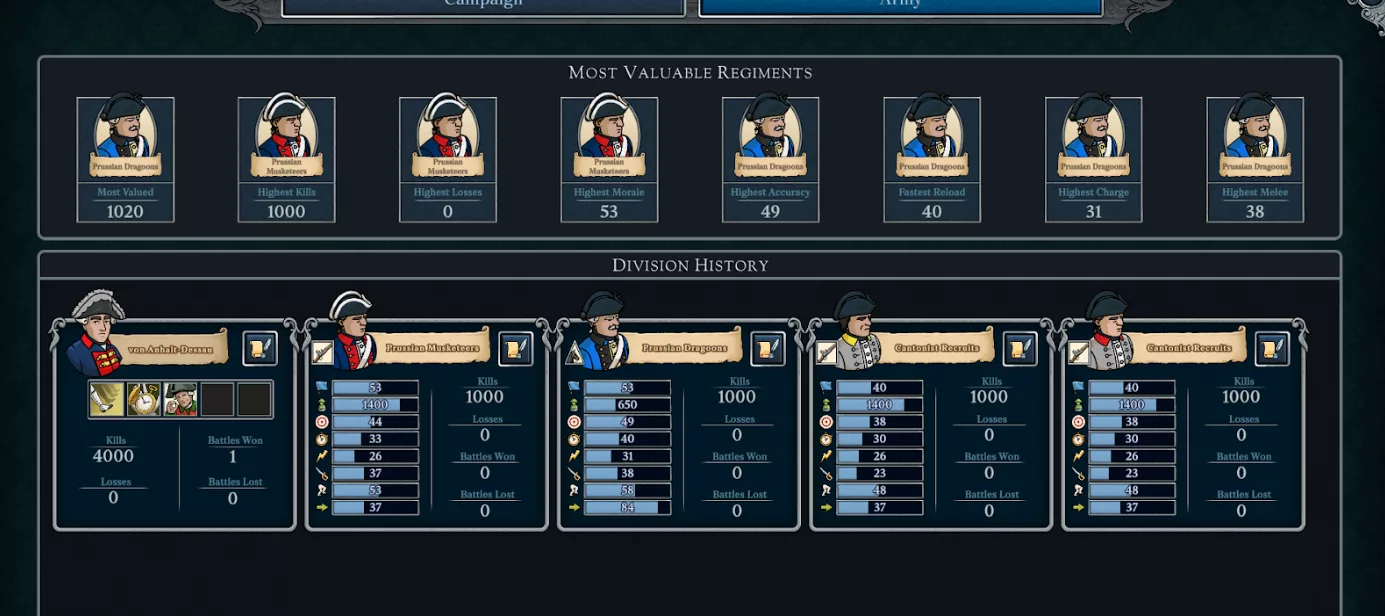Open the Highest Losses regiment tile
This screenshot has width=1385, height=616.
[448, 159]
